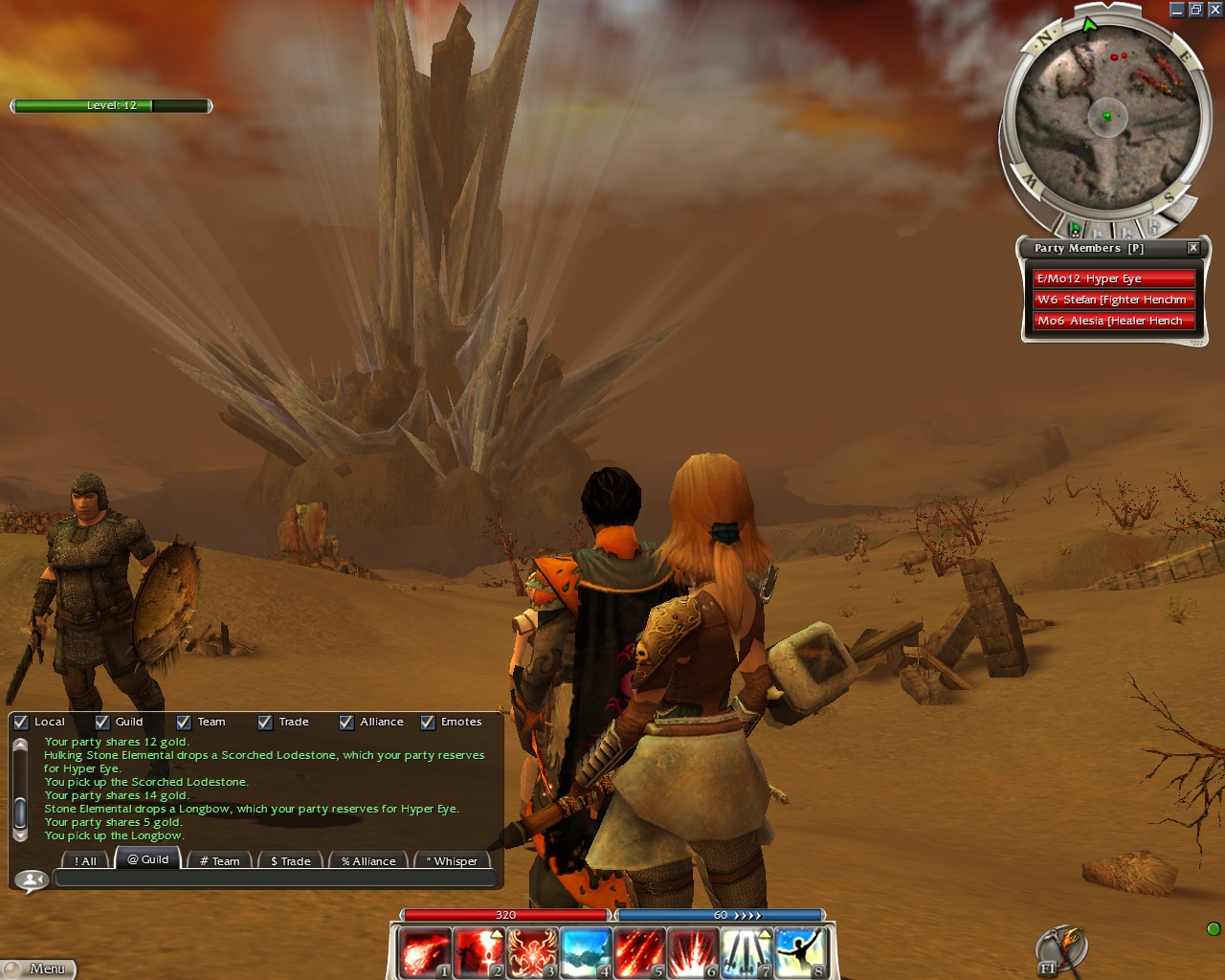1225x980 pixels.
Task: Select Stefan the Fighter Henchman
Action: click(x=1113, y=300)
